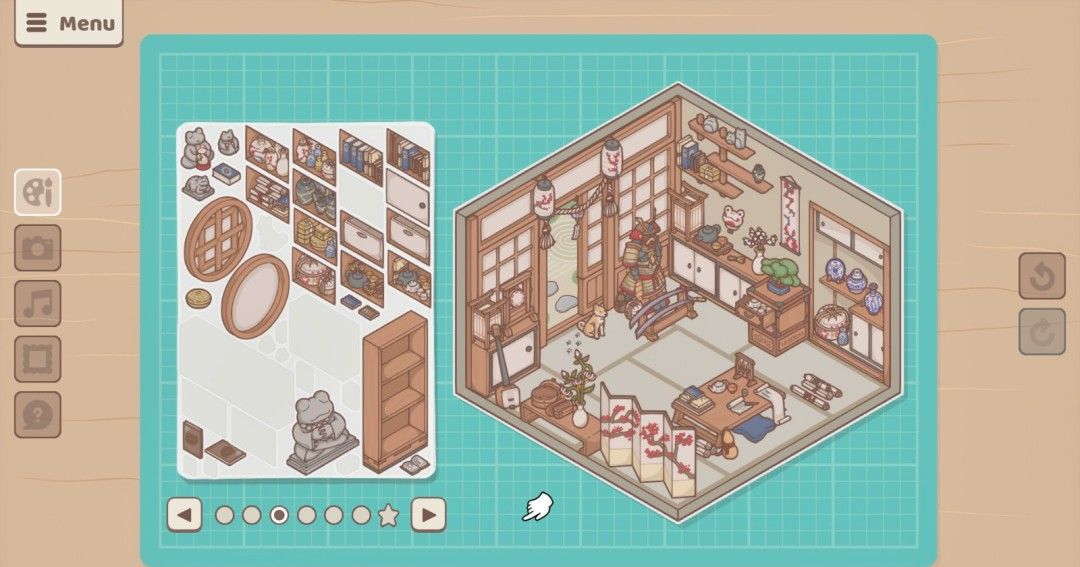Open the camera screenshot mode
This screenshot has height=567, width=1080.
pos(38,248)
